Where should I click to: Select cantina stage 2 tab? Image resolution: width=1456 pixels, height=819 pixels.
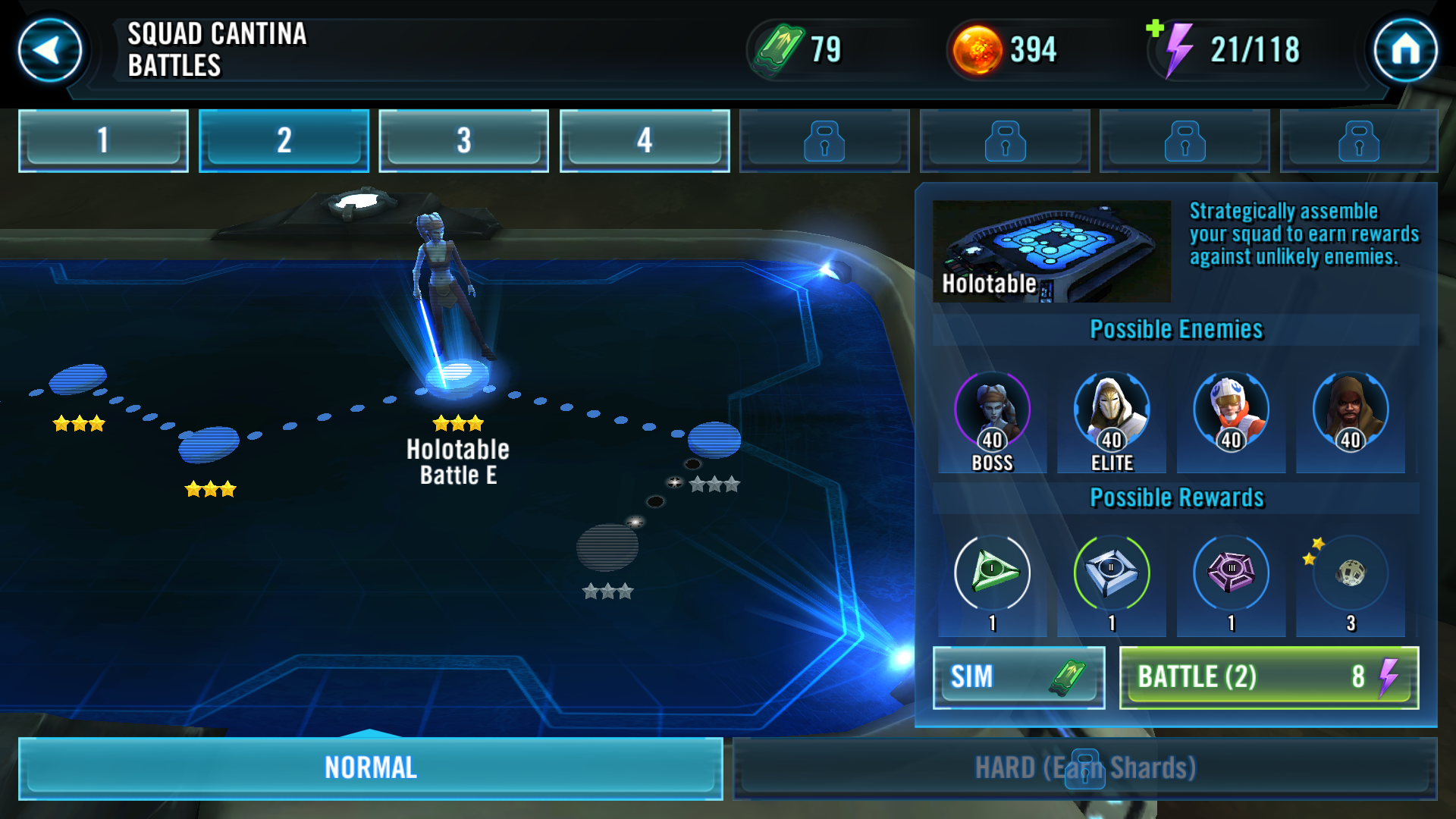[284, 140]
